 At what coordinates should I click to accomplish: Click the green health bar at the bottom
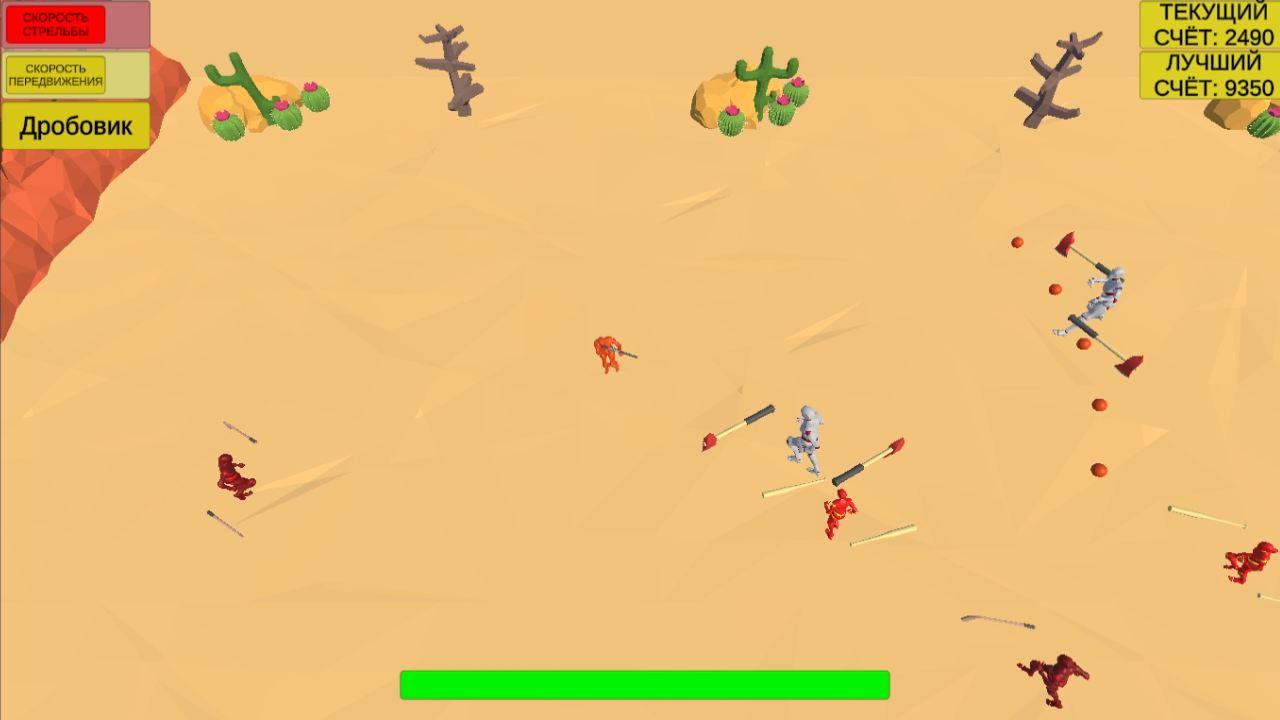(645, 683)
